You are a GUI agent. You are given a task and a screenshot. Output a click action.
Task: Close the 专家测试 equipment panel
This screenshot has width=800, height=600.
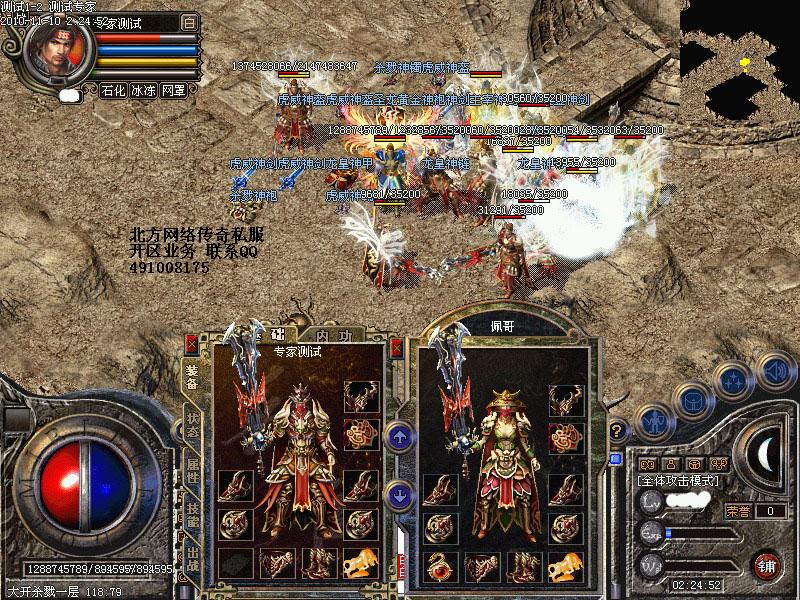pyautogui.click(x=190, y=345)
